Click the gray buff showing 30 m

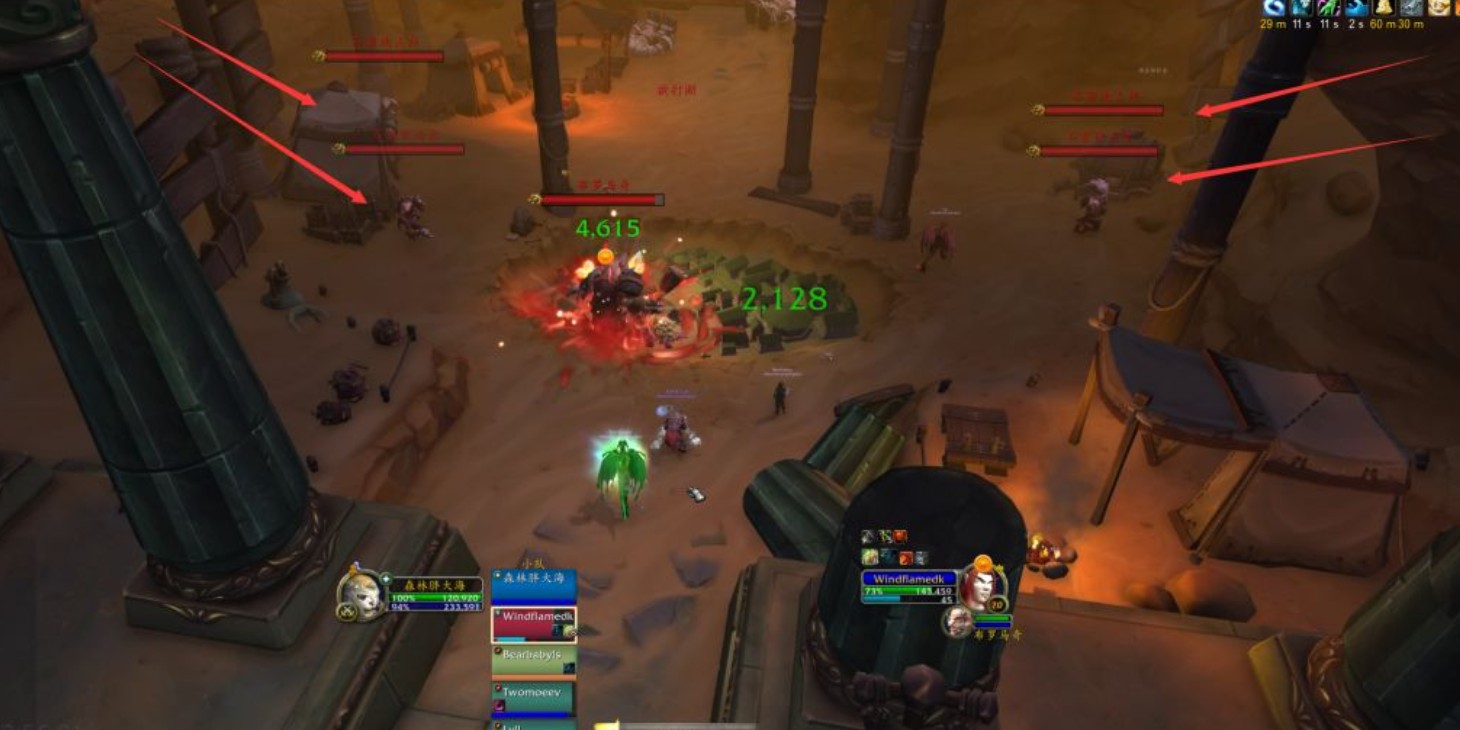pos(1411,8)
